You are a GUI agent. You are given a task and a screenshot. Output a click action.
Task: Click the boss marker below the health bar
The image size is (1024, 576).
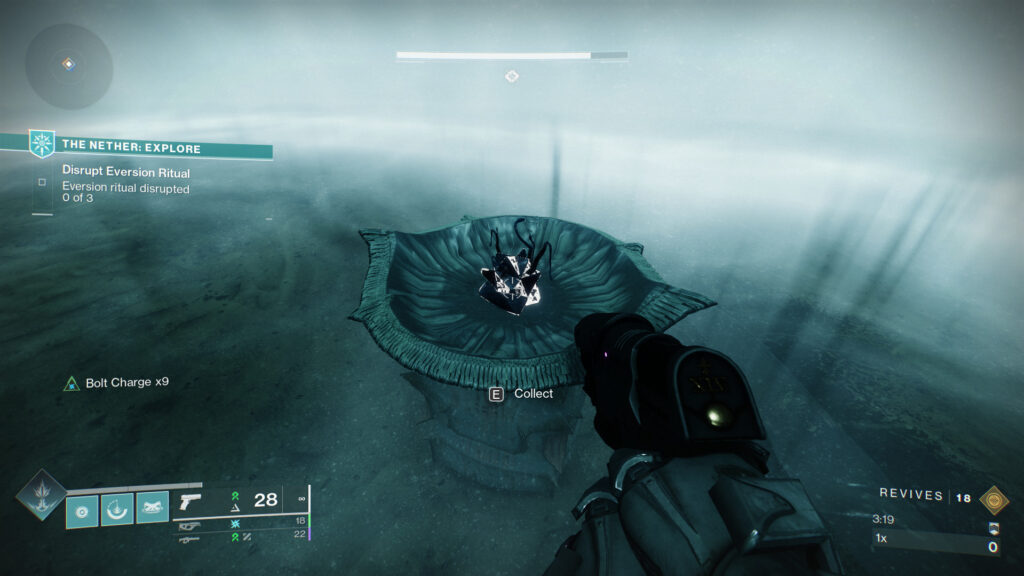[x=512, y=76]
